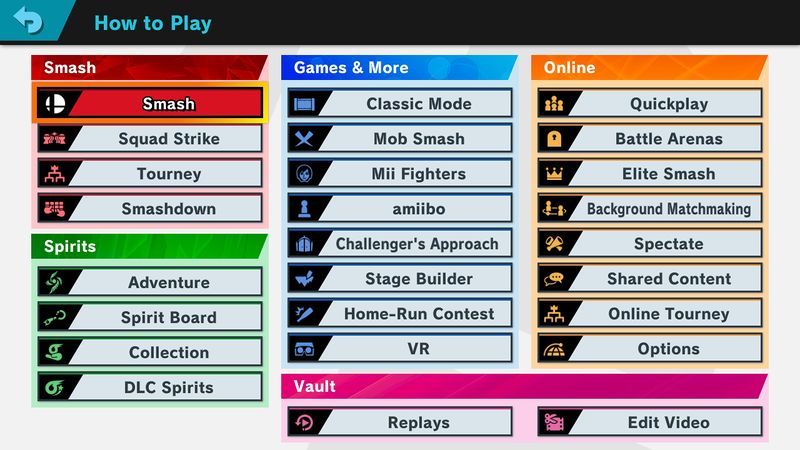Open Classic Mode instructions
800x450 pixels.
[x=400, y=104]
